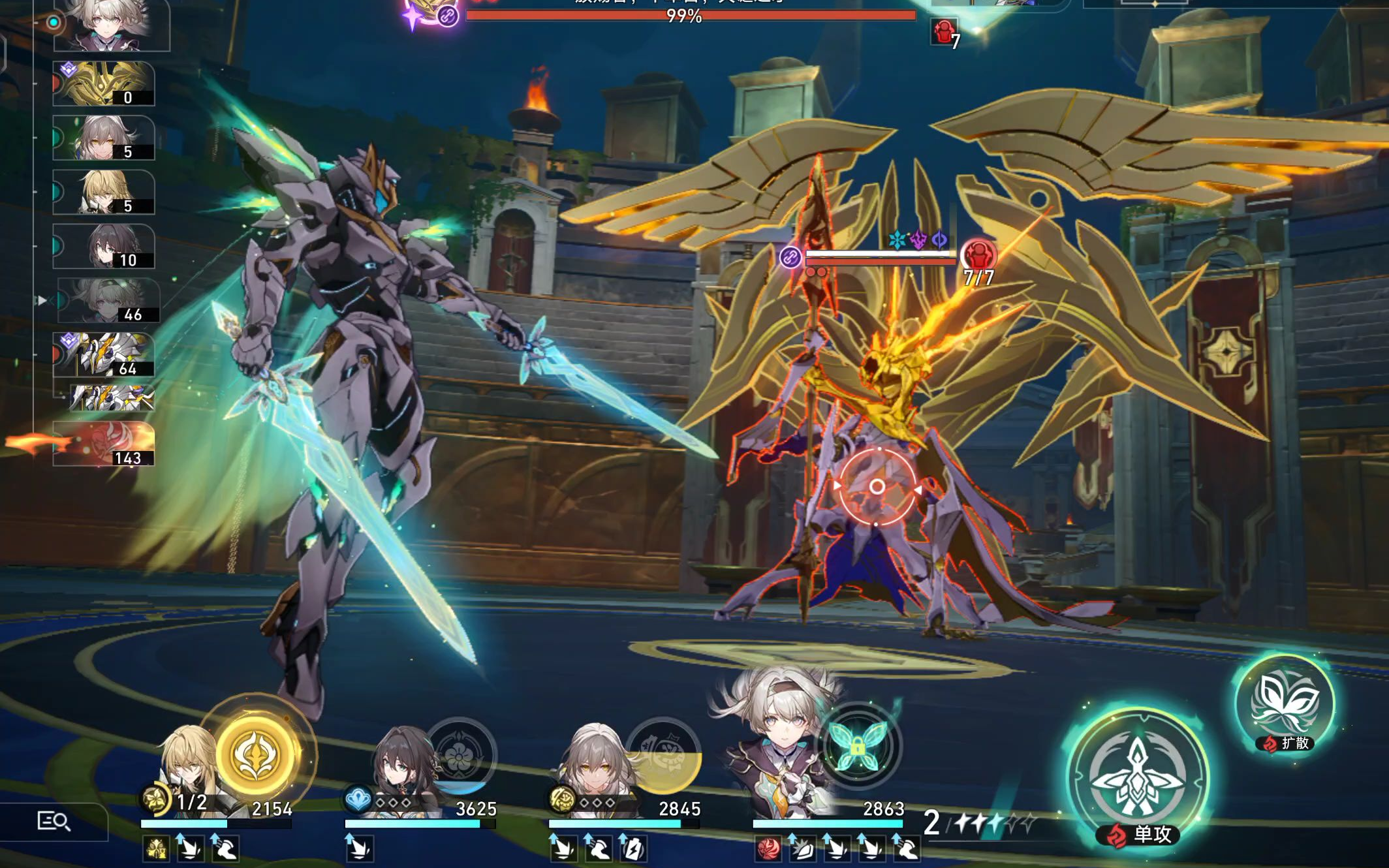
Task: View the turn-order entry showing 10
Action: point(104,247)
